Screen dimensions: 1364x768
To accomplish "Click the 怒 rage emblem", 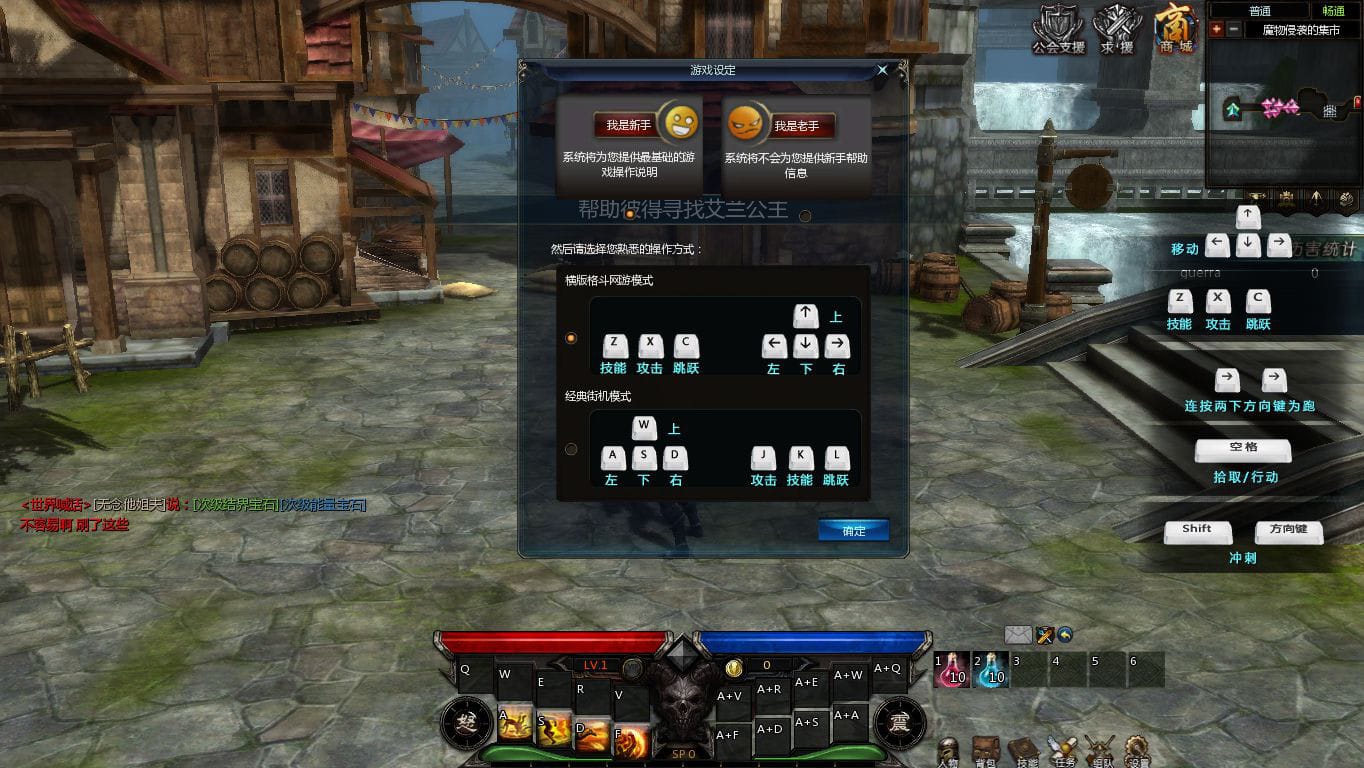I will point(467,723).
